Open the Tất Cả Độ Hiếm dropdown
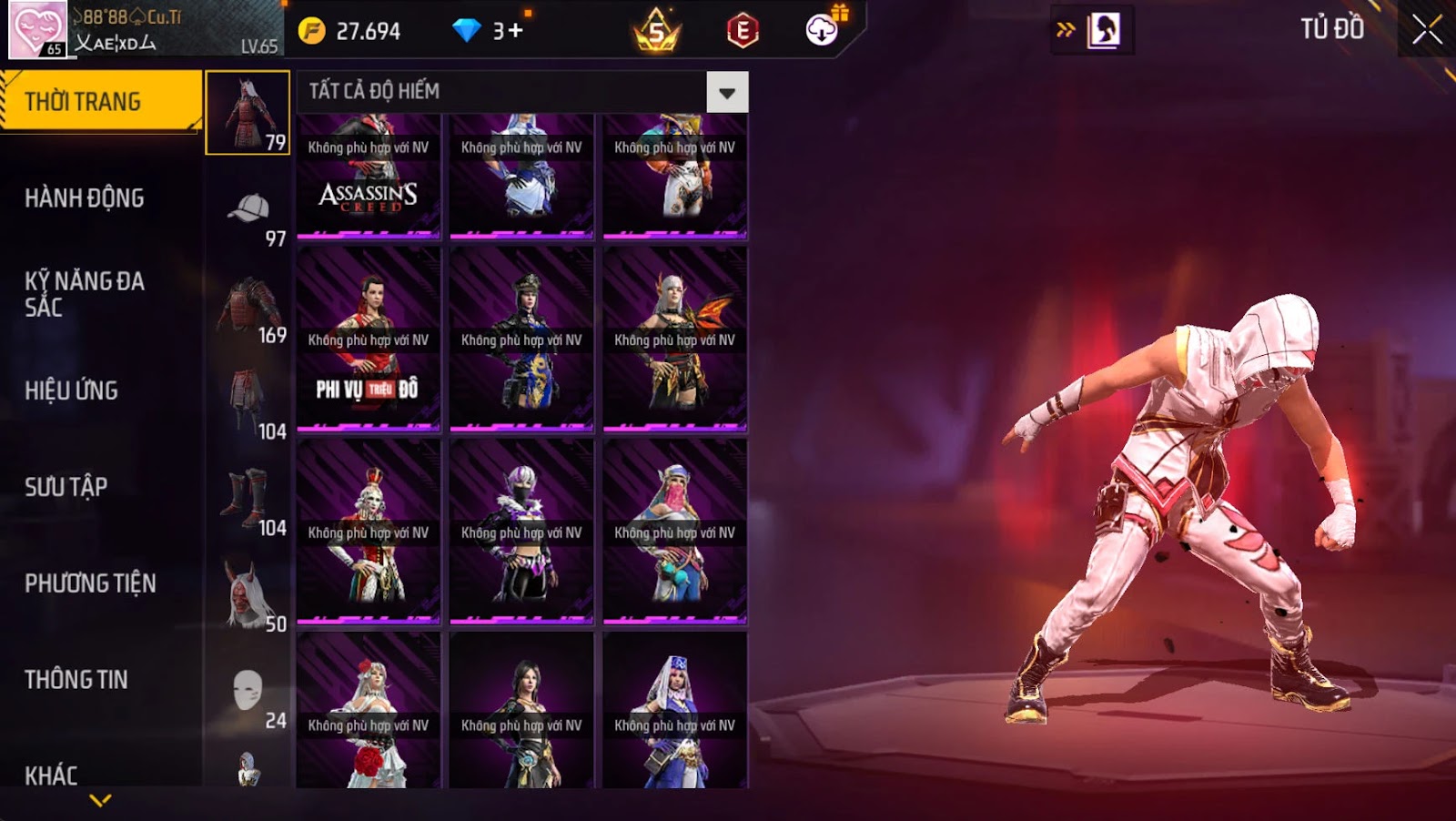This screenshot has height=821, width=1456. pos(726,92)
